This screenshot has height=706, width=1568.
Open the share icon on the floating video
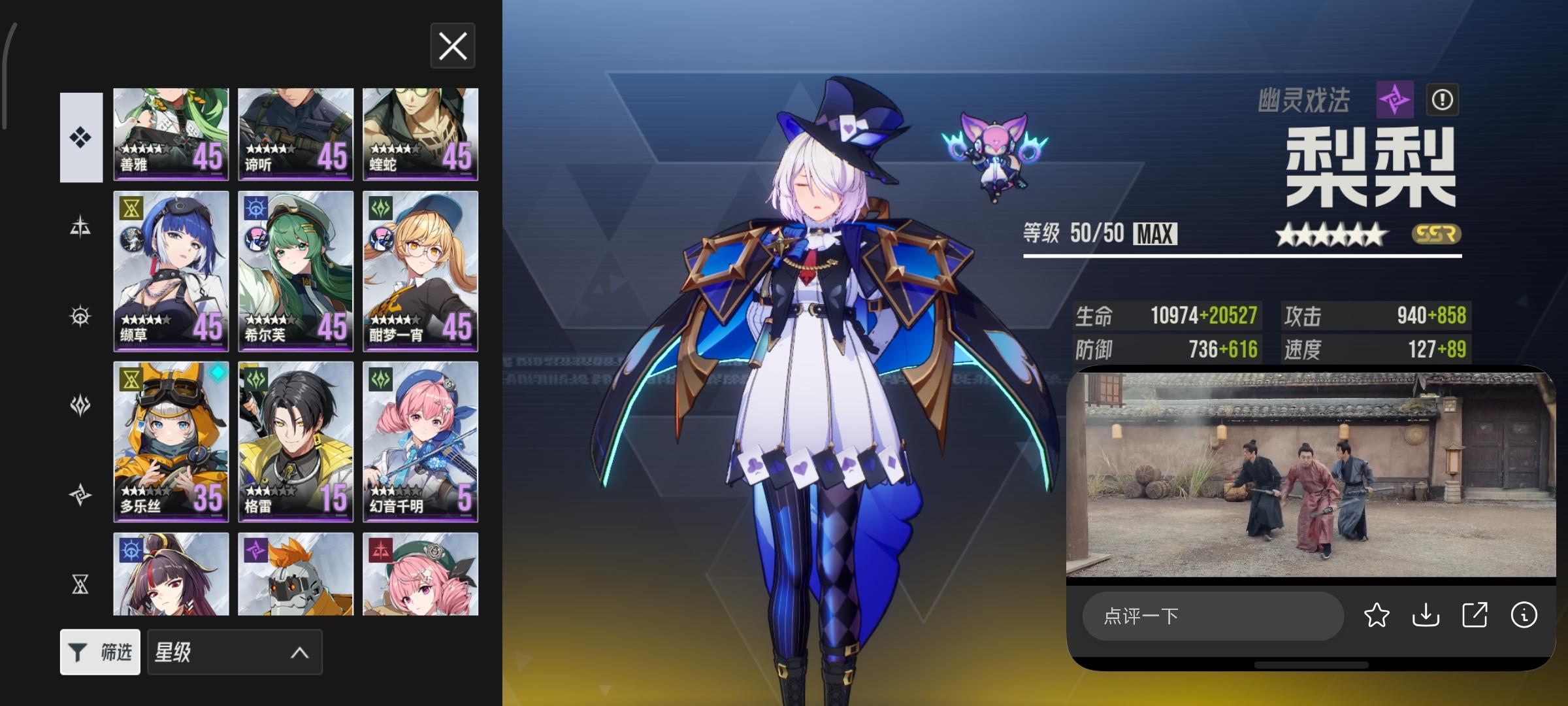[x=1474, y=615]
